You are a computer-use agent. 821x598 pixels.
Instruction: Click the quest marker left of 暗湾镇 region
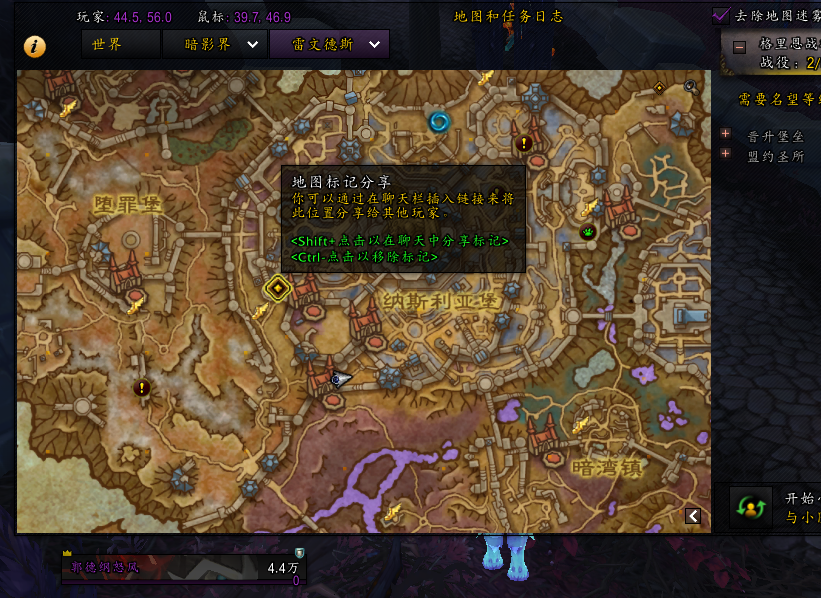click(x=142, y=387)
